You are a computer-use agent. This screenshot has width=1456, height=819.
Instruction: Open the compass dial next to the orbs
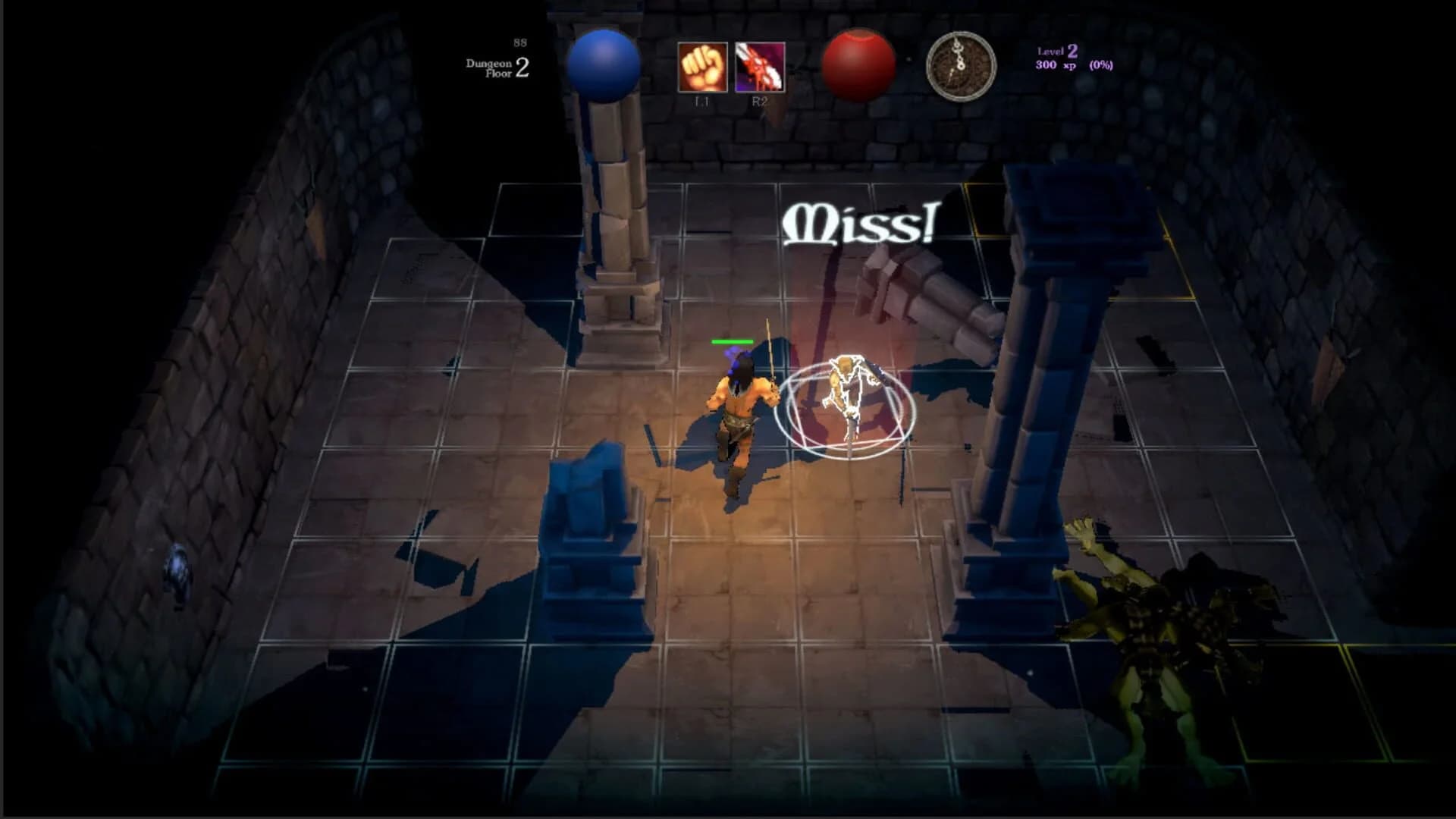tap(959, 67)
